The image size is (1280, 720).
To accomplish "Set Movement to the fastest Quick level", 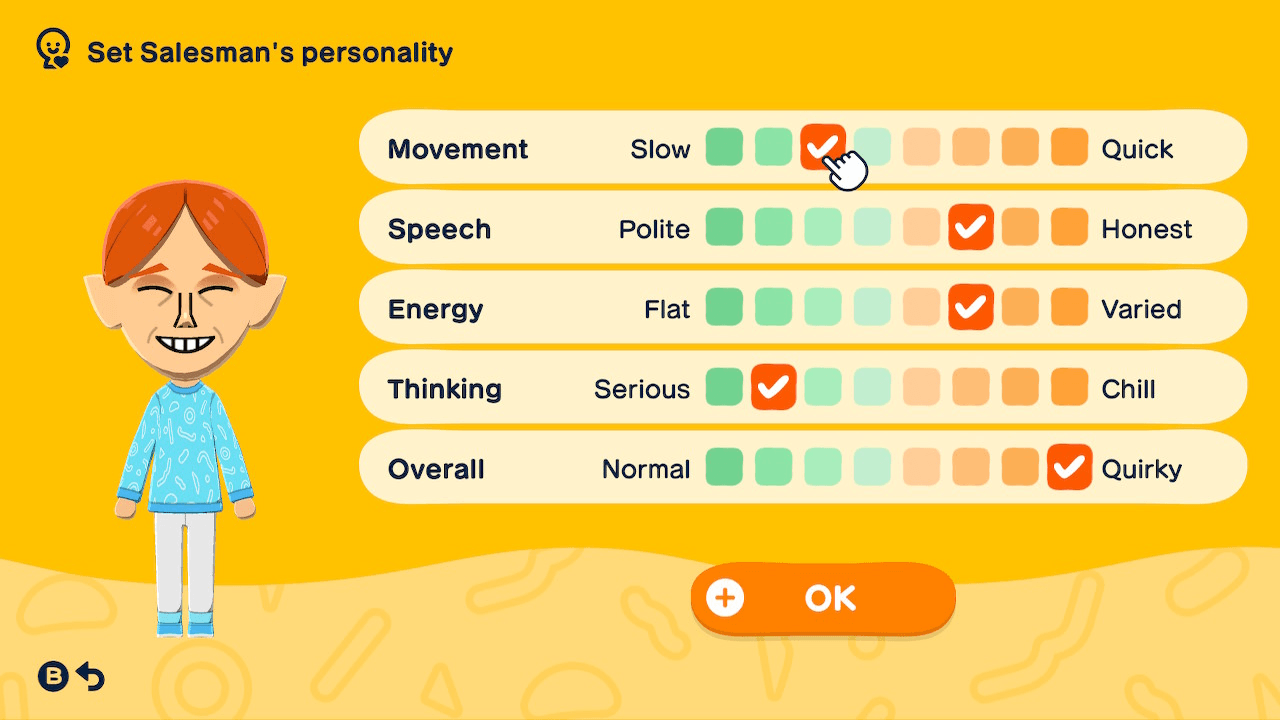I will 1069,148.
